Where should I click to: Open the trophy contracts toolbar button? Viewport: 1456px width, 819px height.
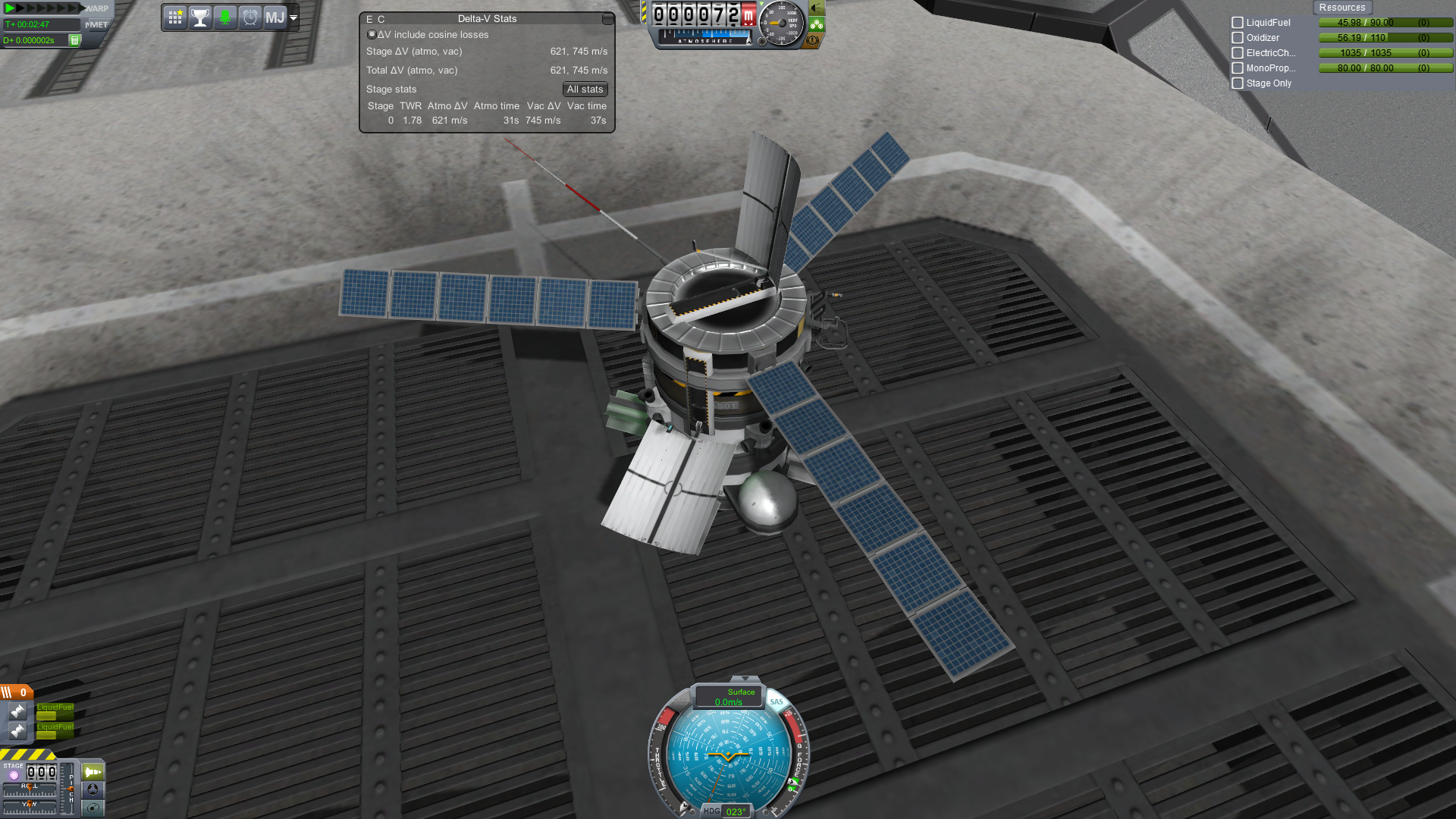tap(200, 17)
